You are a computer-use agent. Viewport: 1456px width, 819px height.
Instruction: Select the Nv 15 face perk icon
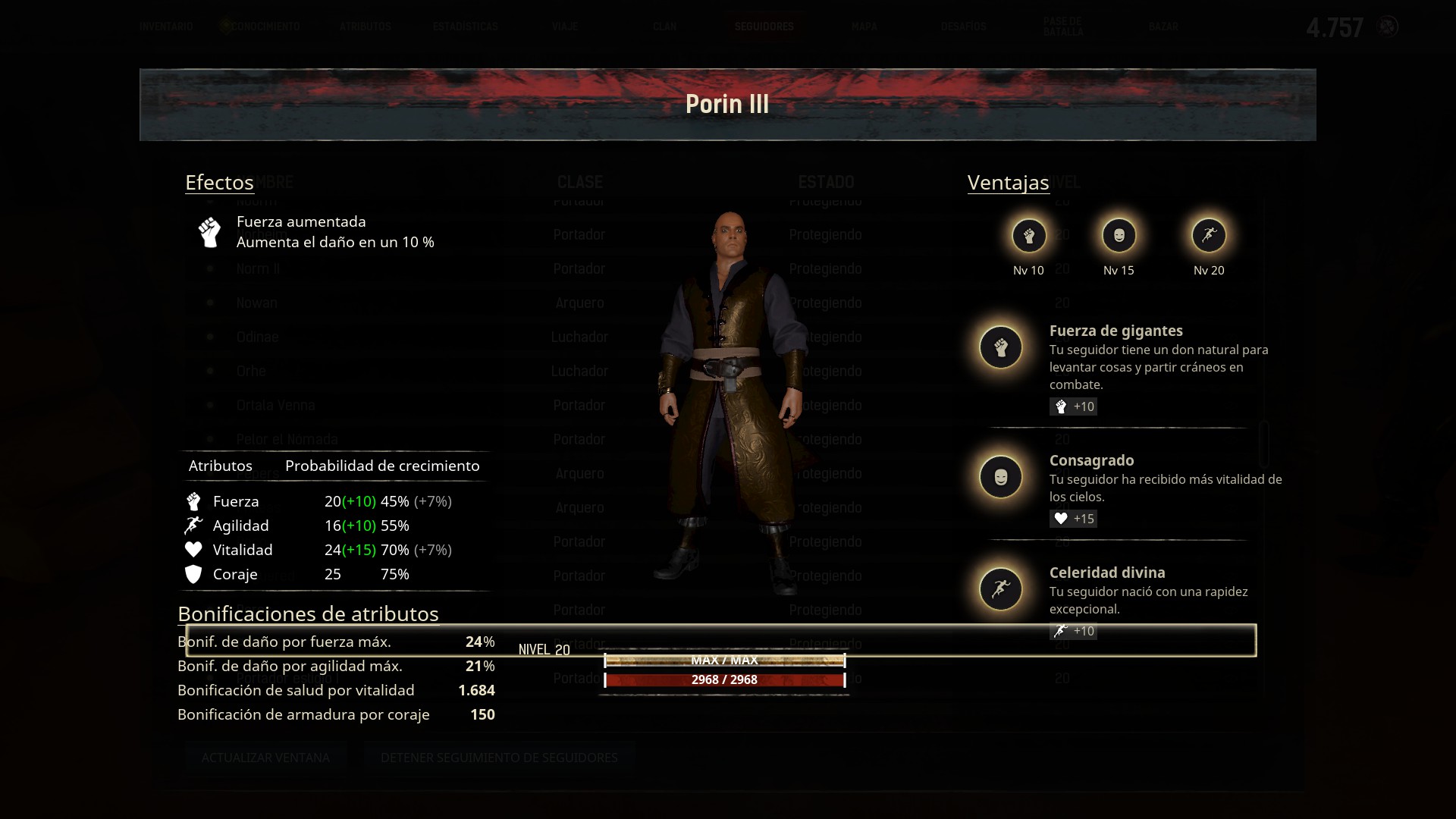pos(1119,236)
